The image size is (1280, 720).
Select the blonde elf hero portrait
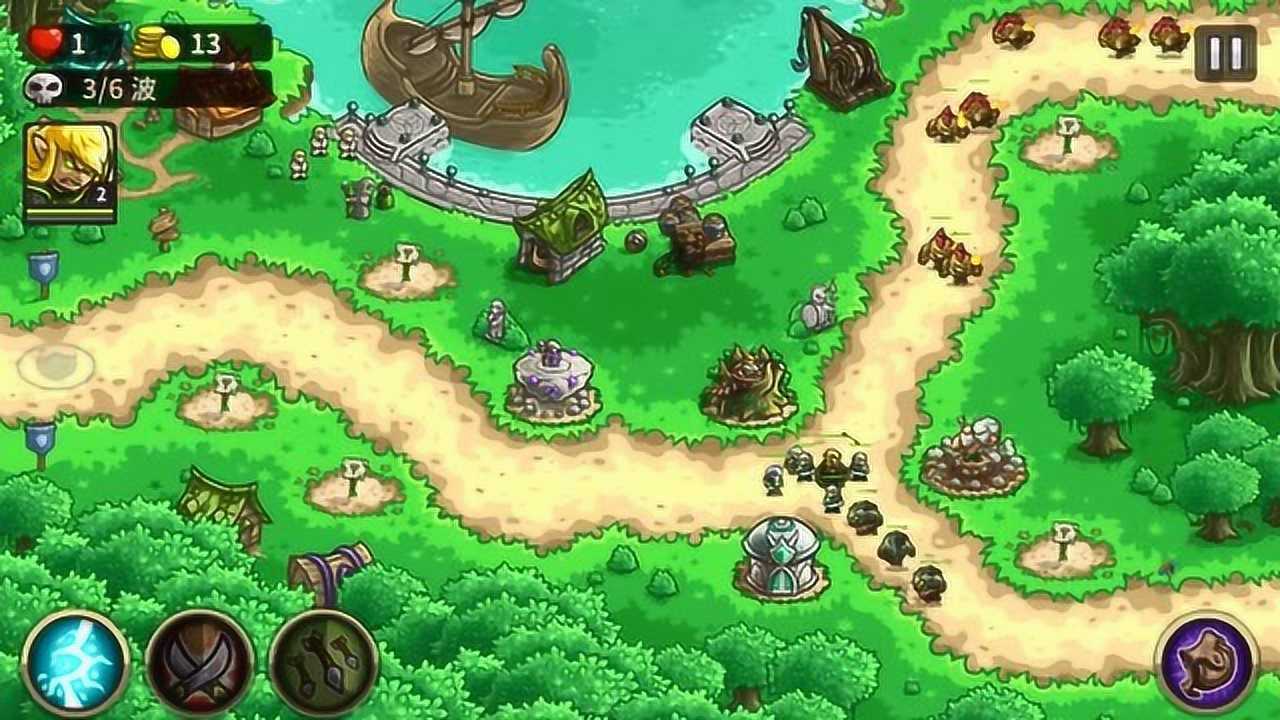tap(70, 168)
